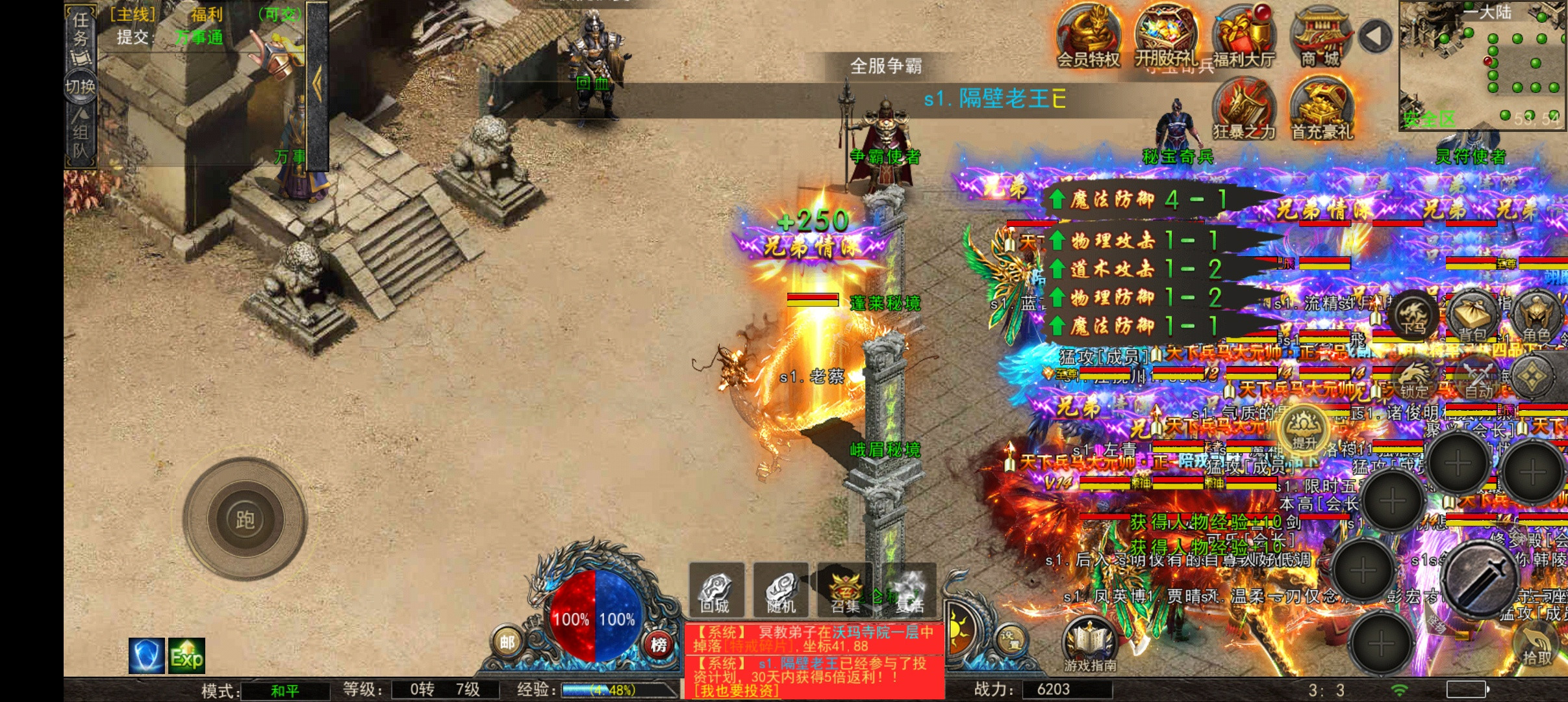1568x702 pixels.
Task: Toggle 自动 auto-combat
Action: 1478,379
